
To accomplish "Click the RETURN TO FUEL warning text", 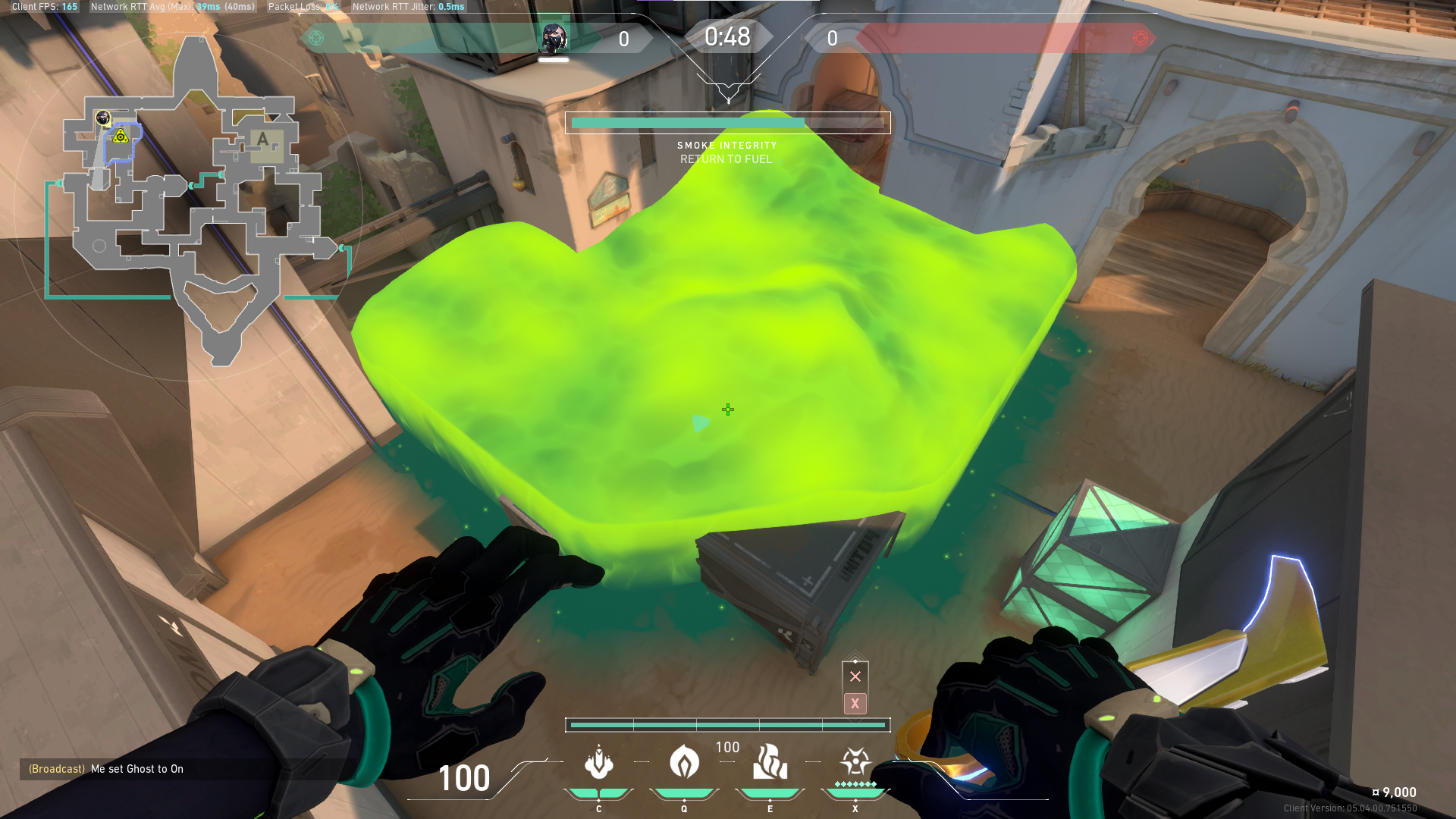I will (727, 159).
